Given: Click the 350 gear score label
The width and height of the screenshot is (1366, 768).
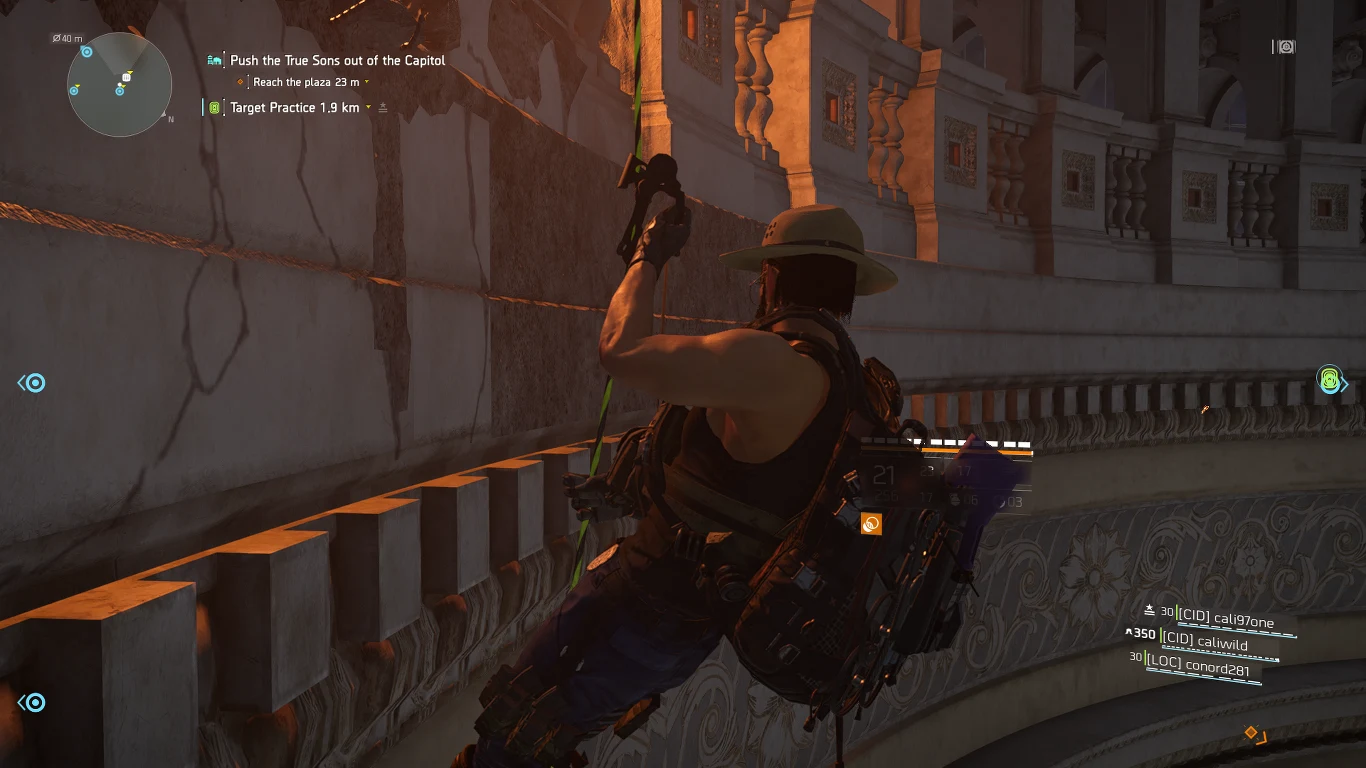Looking at the screenshot, I should 1144,633.
